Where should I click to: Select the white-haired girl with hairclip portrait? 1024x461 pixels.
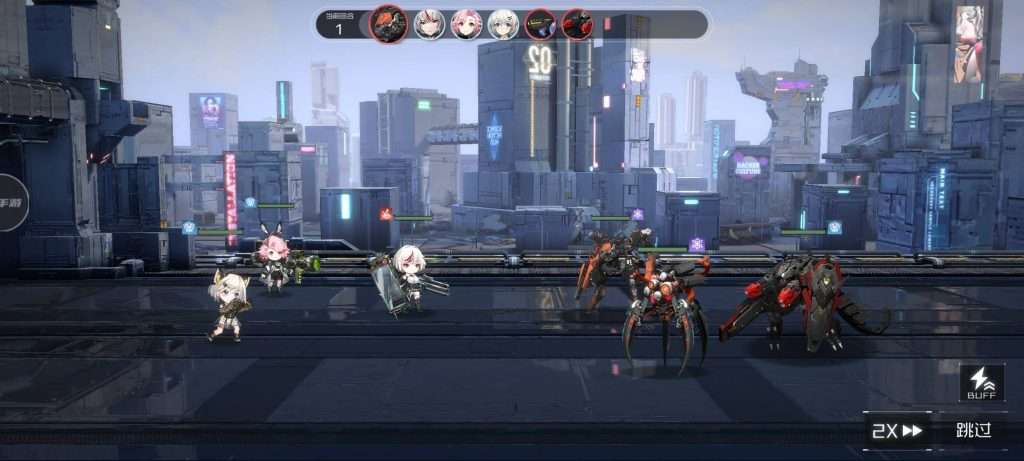coord(503,23)
